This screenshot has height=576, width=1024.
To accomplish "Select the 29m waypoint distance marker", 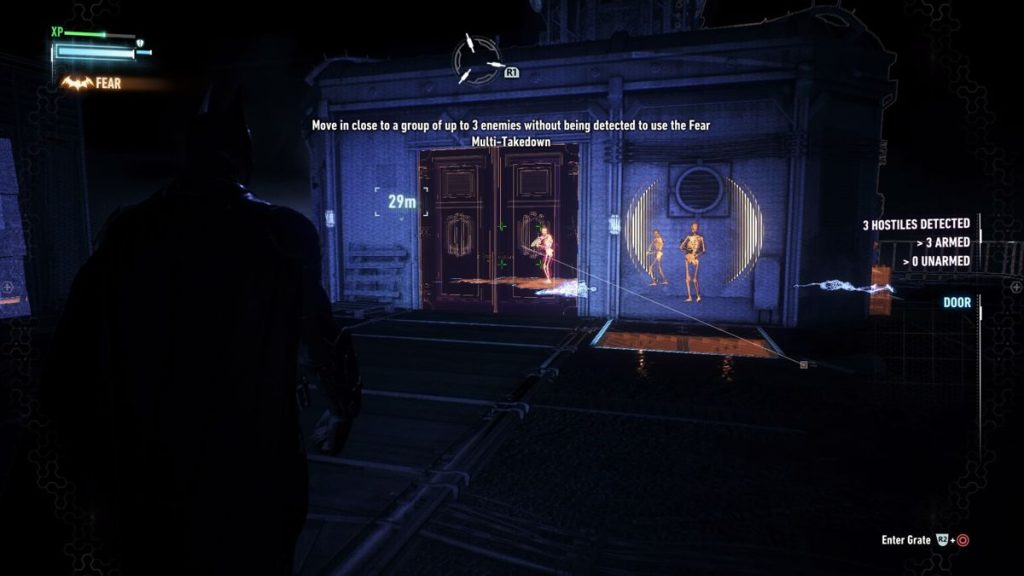I will [402, 202].
